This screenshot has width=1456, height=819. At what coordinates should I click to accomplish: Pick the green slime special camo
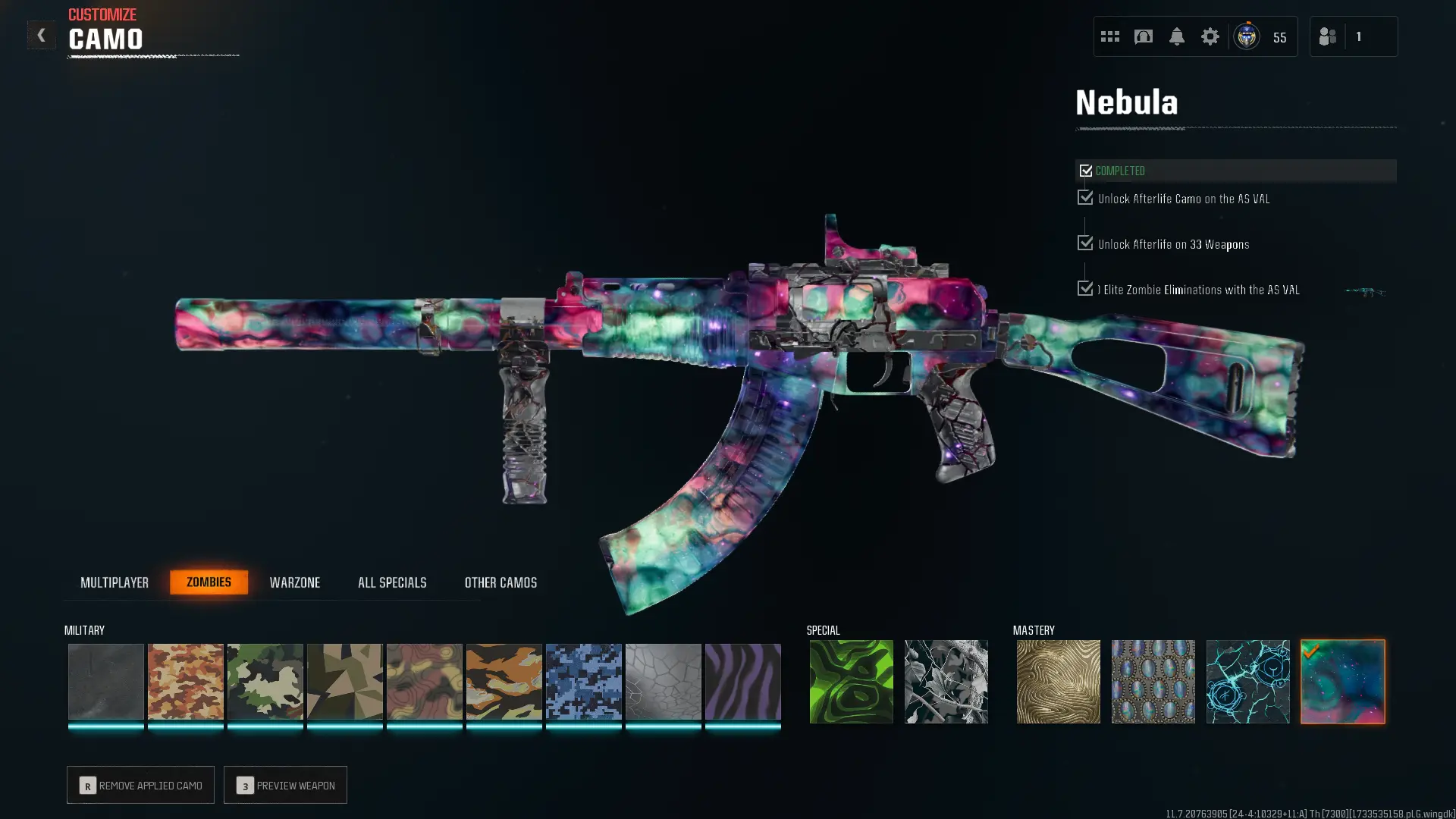(851, 681)
